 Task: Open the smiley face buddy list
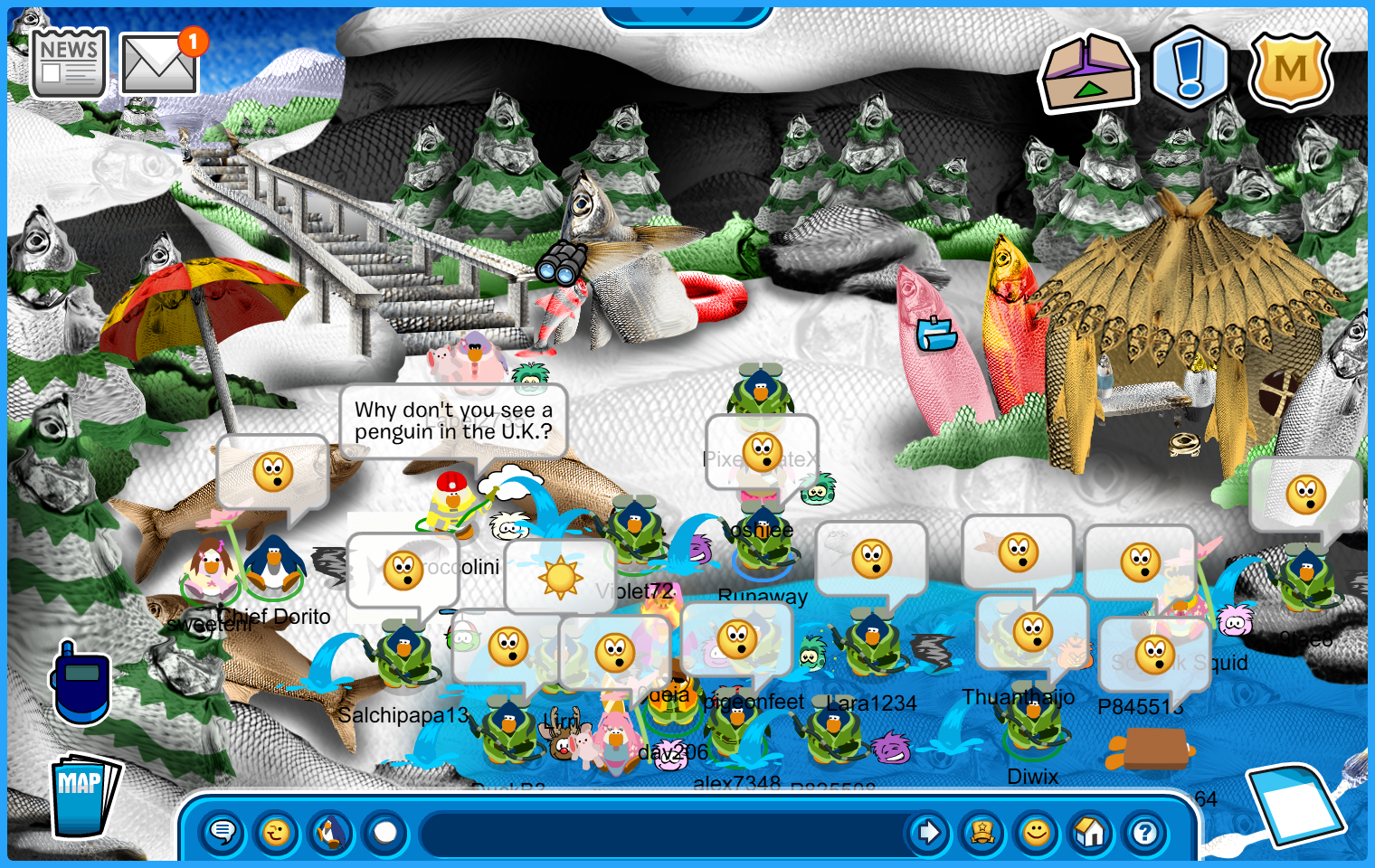[x=1037, y=832]
